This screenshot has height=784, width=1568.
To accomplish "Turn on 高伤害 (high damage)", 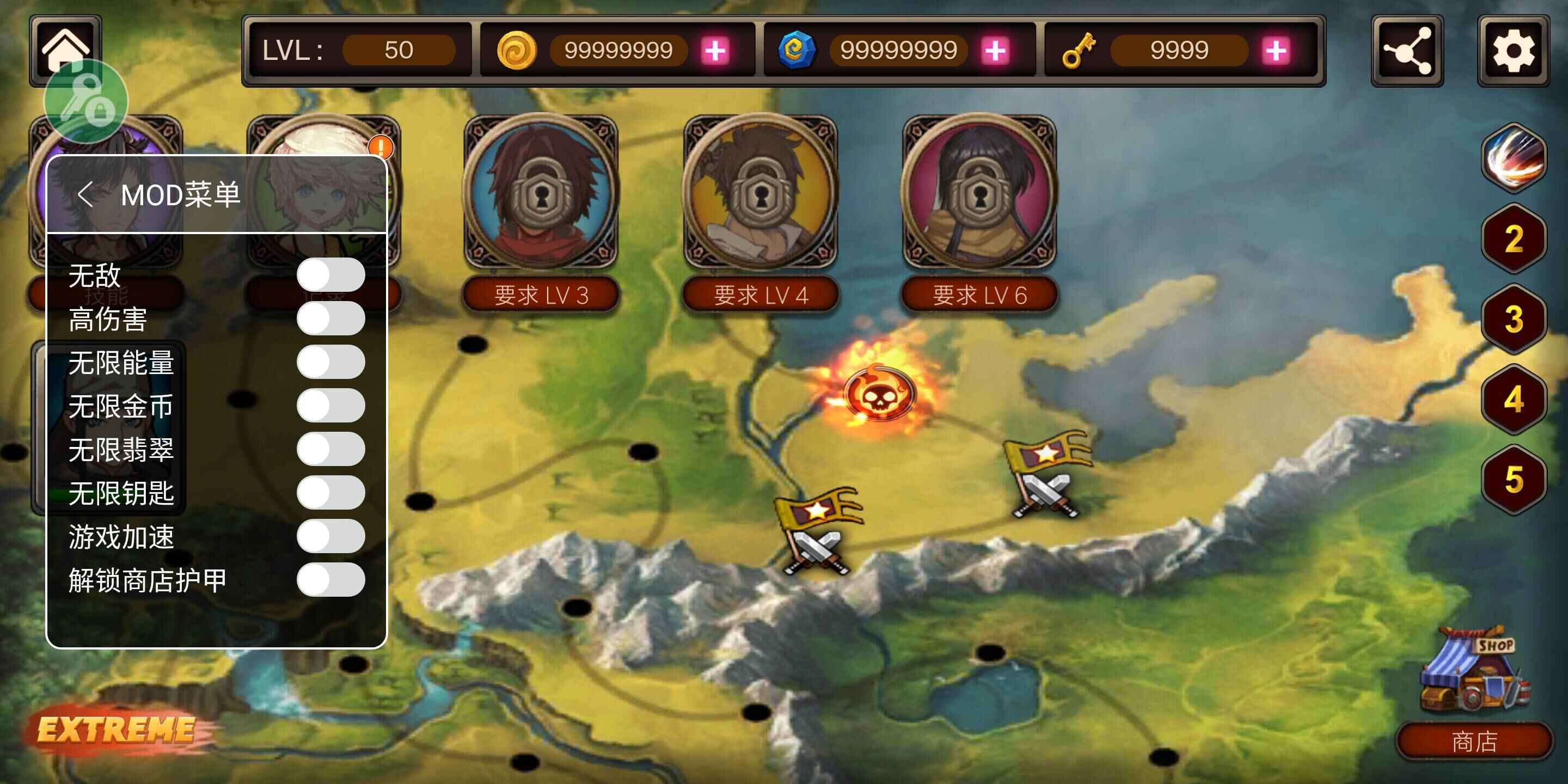I will [330, 318].
